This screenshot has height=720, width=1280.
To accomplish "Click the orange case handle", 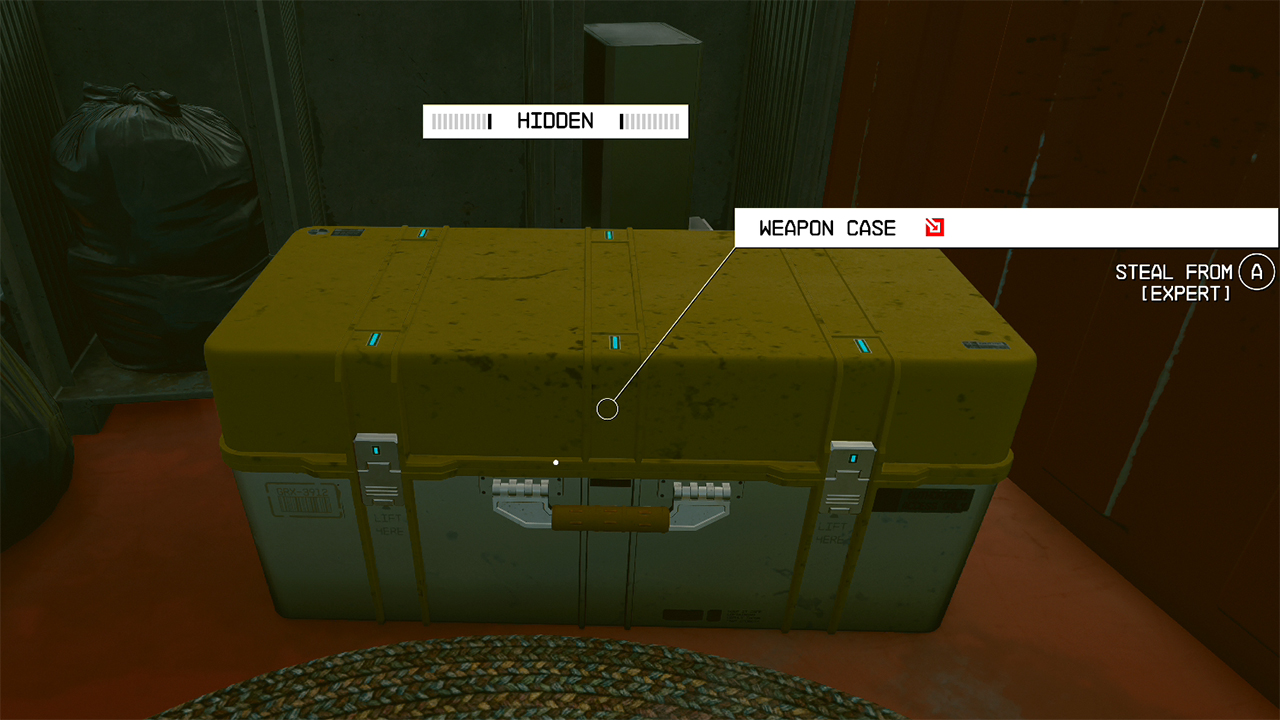I will pyautogui.click(x=608, y=517).
